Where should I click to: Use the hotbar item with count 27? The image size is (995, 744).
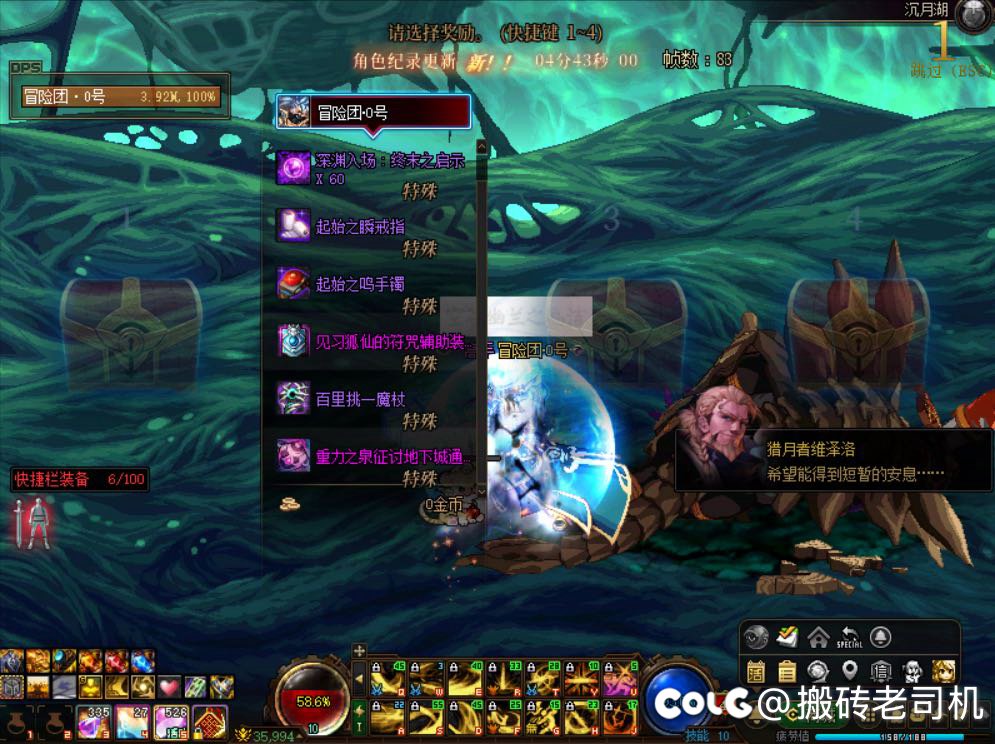[133, 722]
